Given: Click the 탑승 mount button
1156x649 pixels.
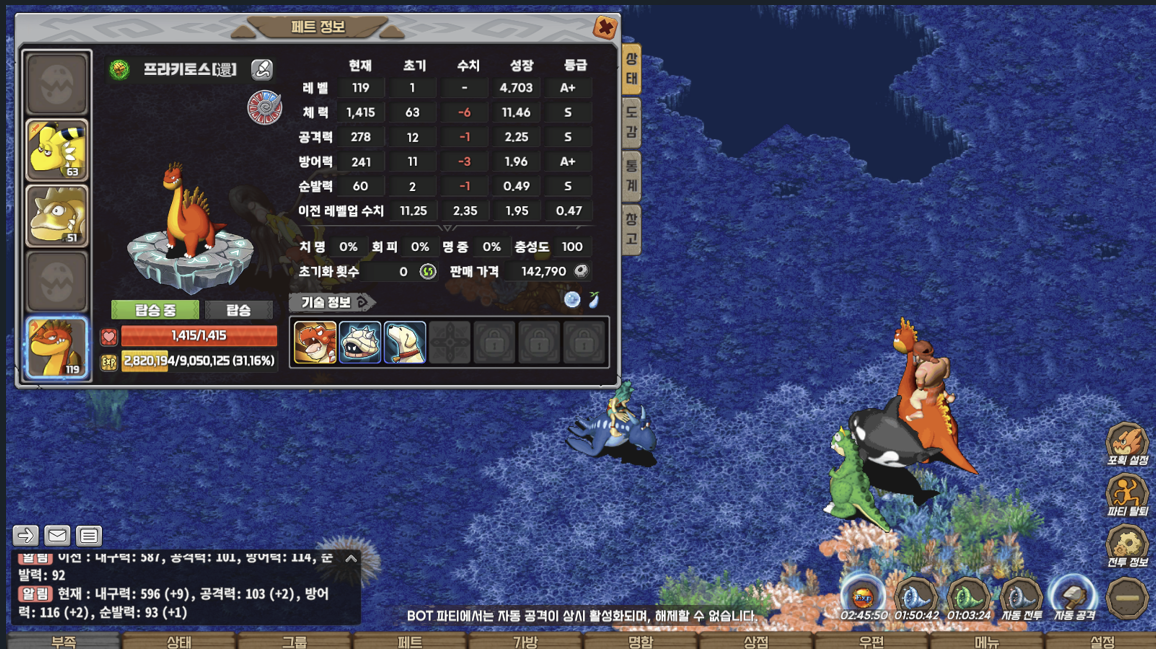Looking at the screenshot, I should 238,310.
